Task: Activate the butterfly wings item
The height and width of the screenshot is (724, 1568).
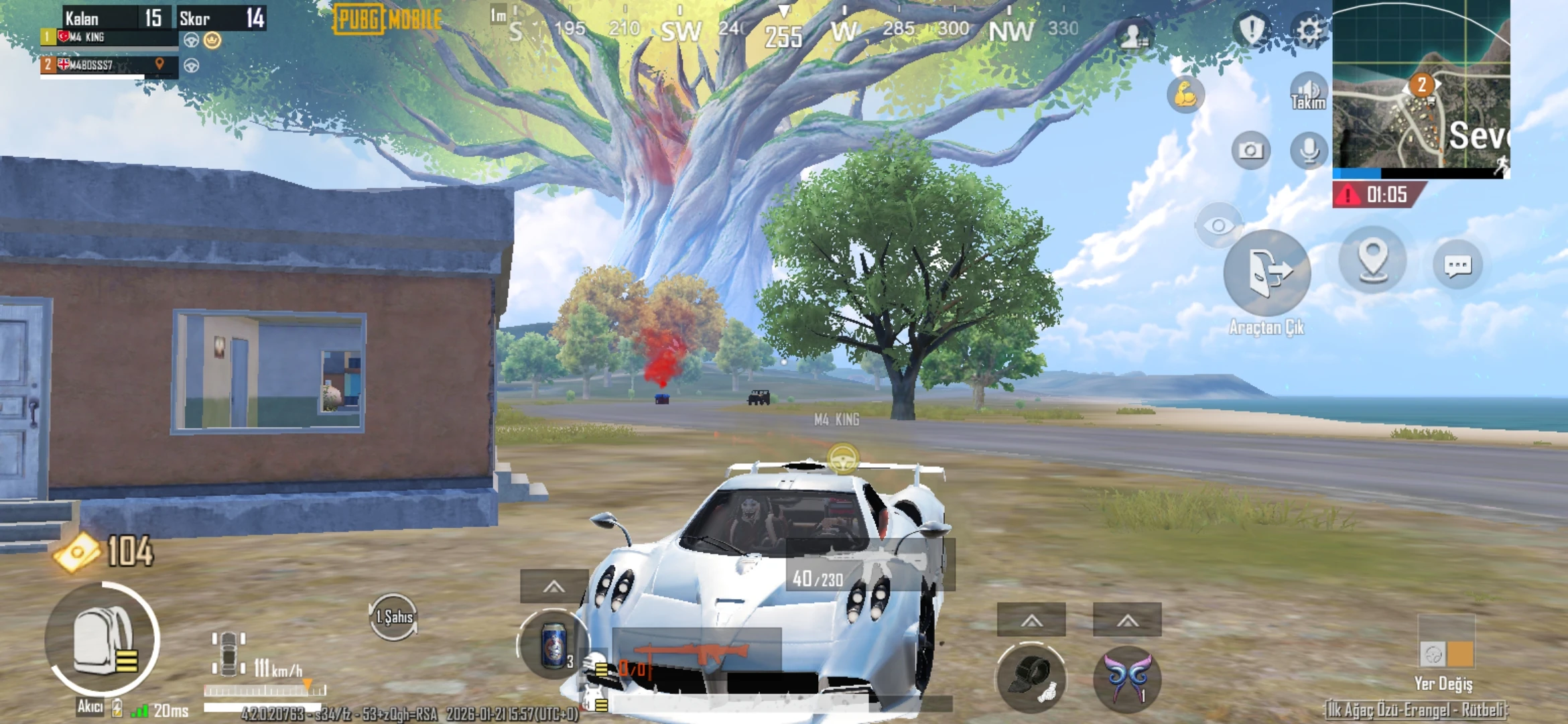Action: coord(1127,678)
